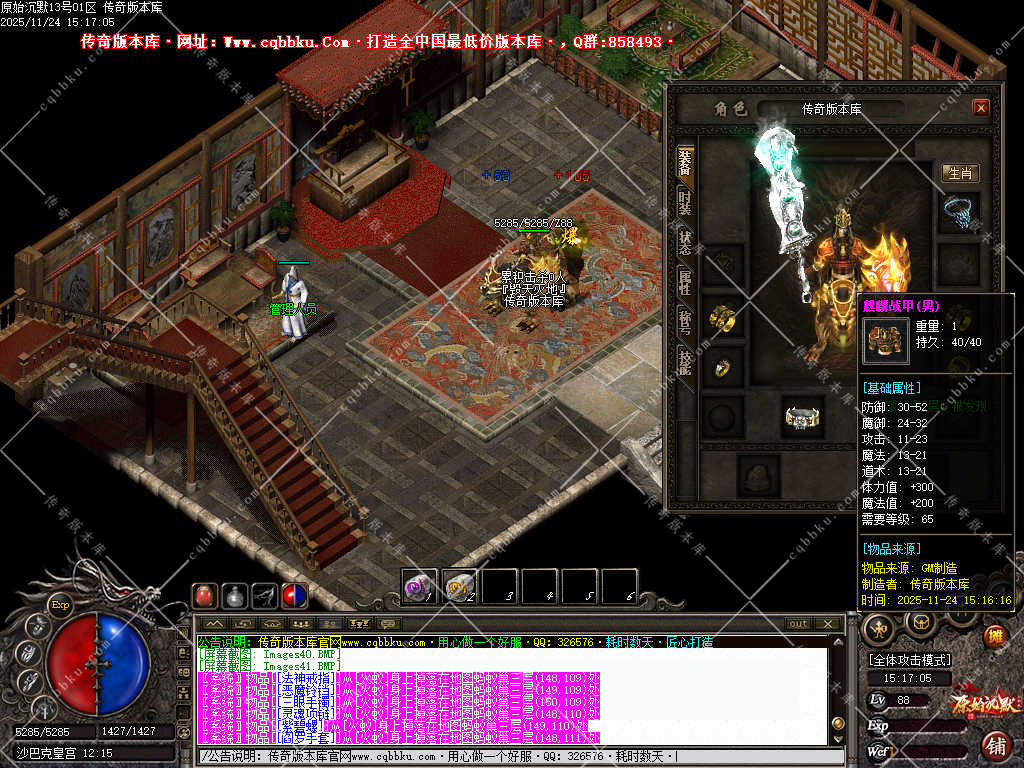1024x768 pixels.
Task: Open the 摊 stall button
Action: tap(994, 636)
